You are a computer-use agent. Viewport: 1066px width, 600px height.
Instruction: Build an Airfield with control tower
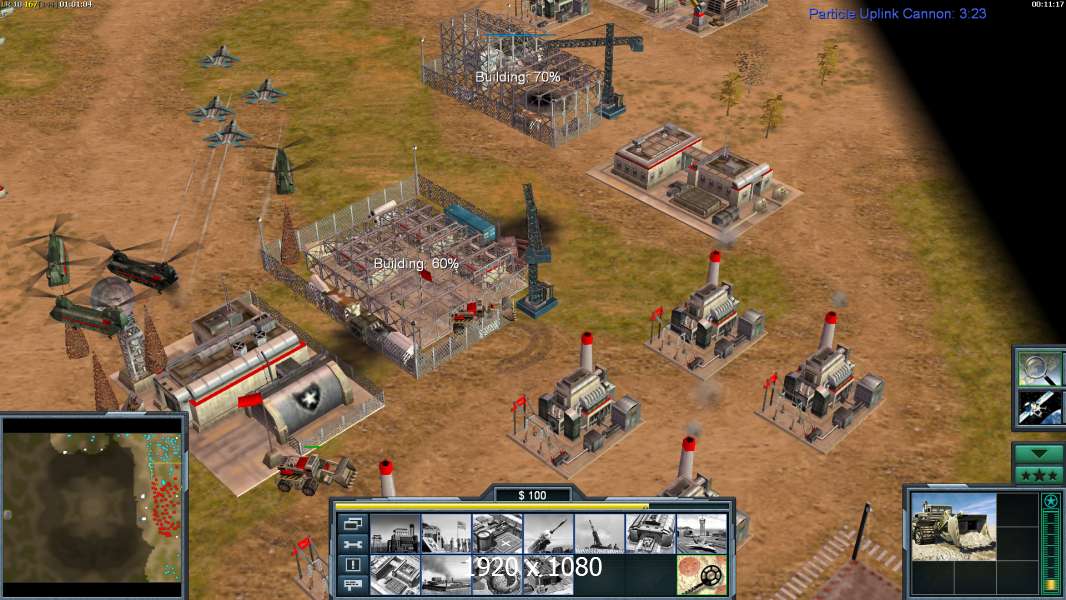coord(701,534)
